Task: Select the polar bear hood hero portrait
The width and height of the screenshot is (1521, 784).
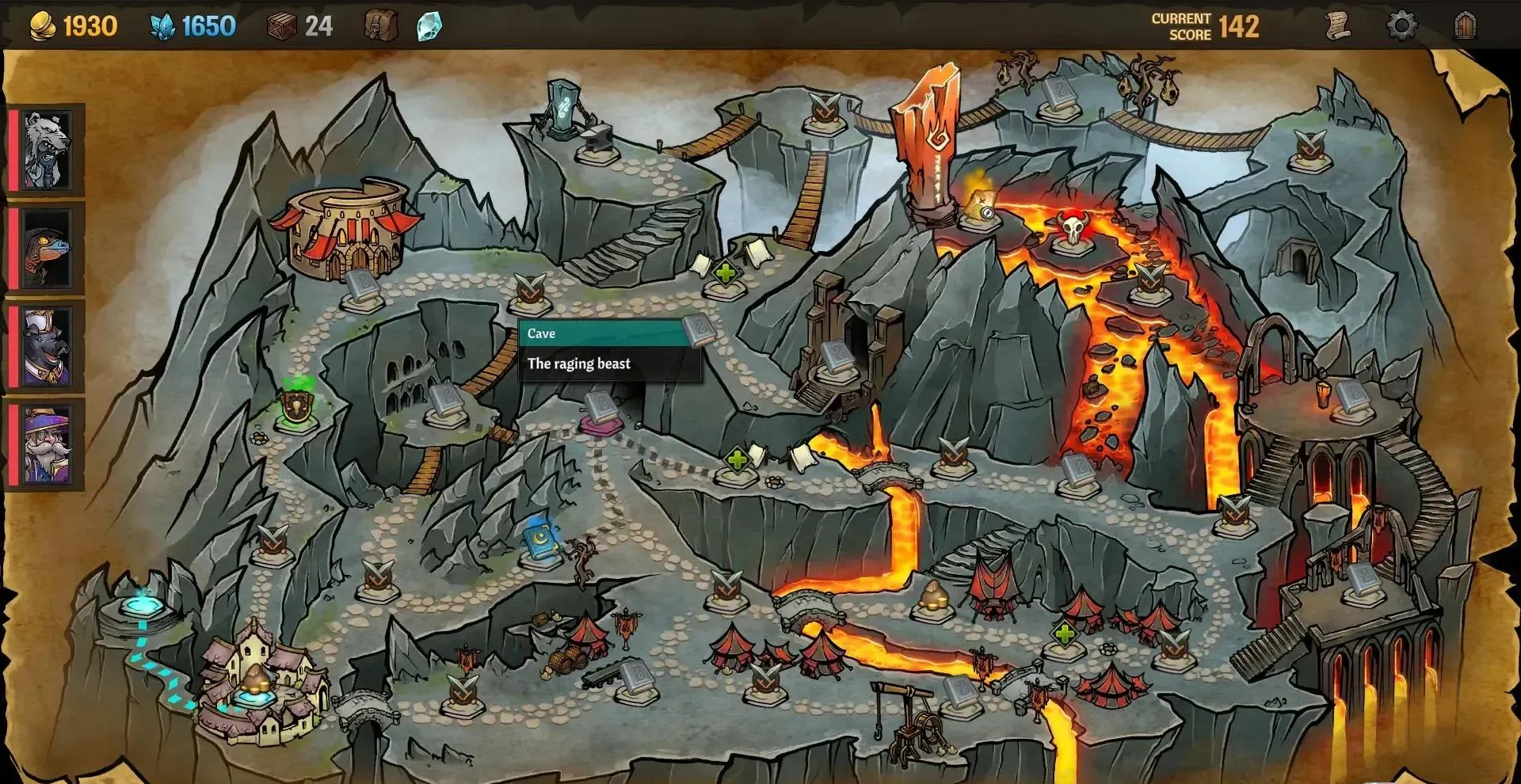Action: pyautogui.click(x=47, y=150)
